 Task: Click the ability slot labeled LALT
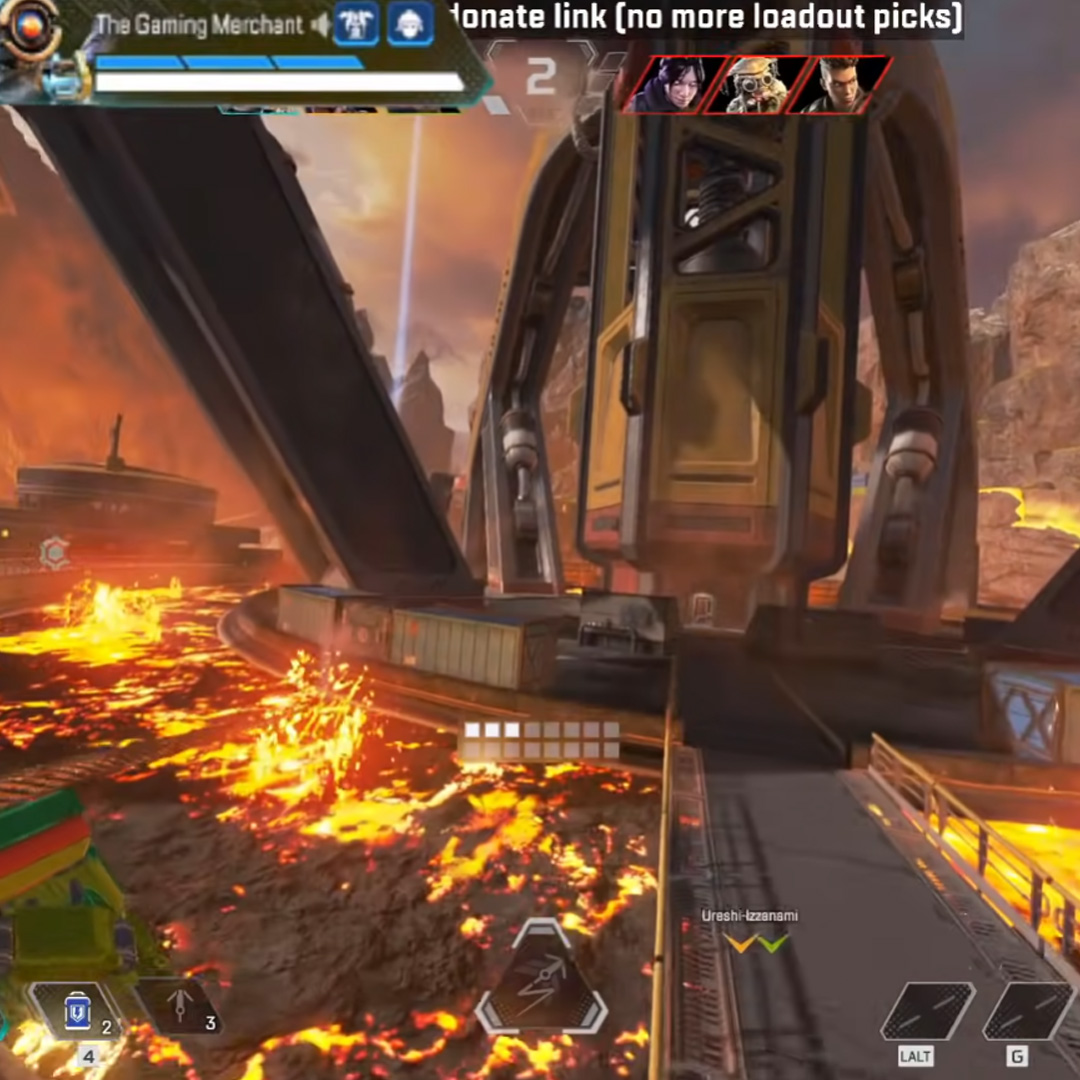pyautogui.click(x=927, y=1012)
